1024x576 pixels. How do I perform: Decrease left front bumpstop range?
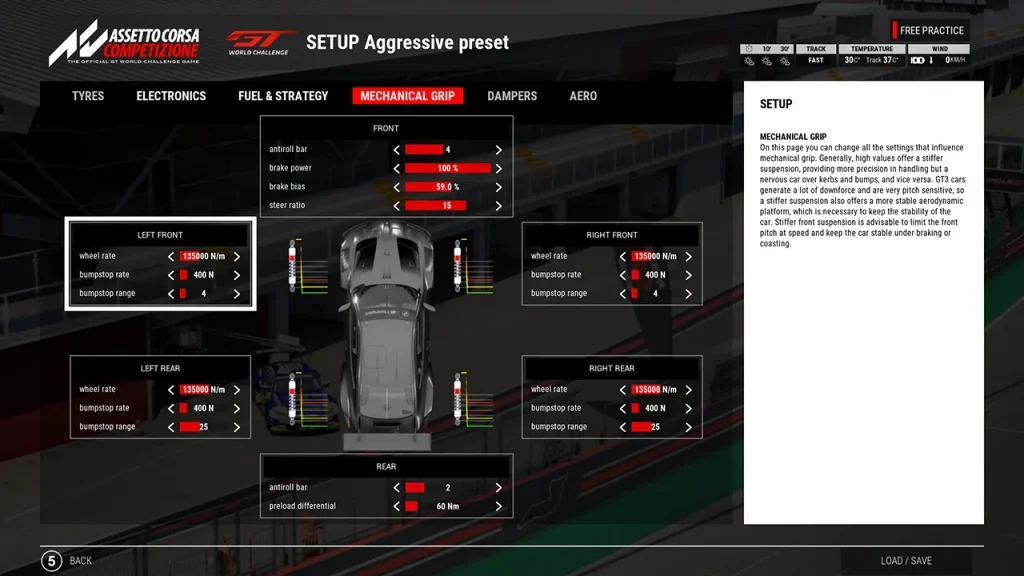click(171, 294)
